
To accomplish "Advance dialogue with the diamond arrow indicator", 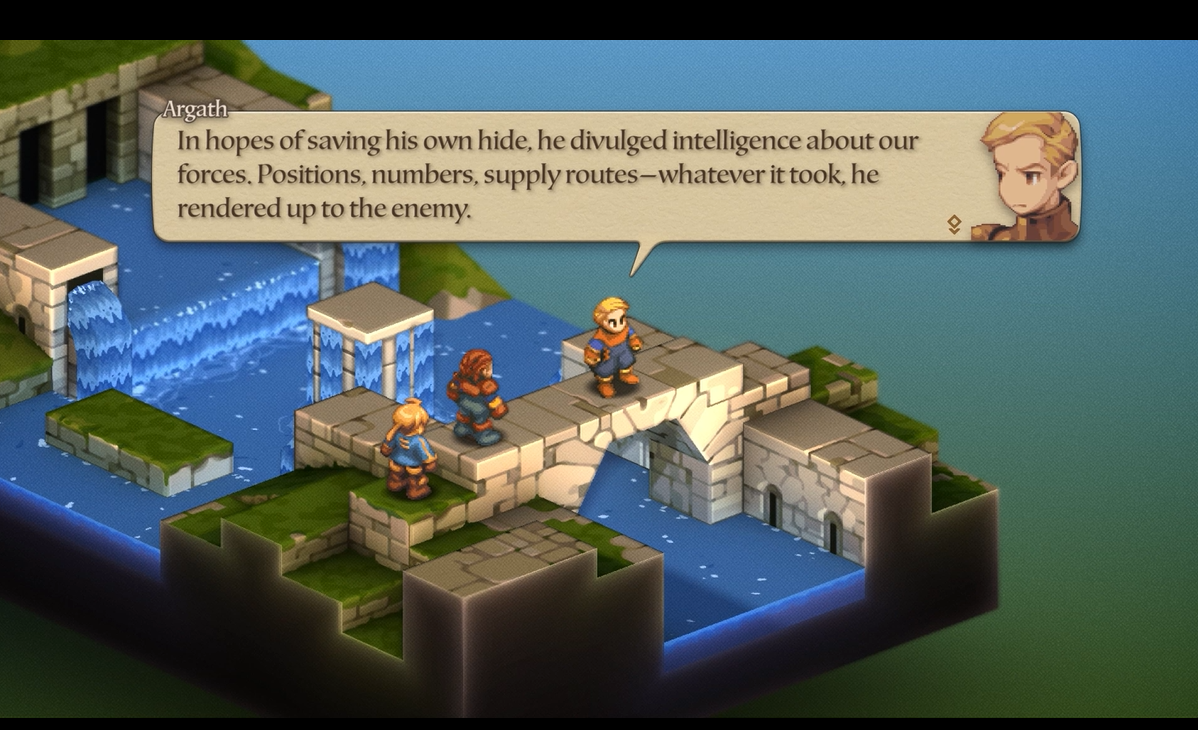I will point(954,225).
